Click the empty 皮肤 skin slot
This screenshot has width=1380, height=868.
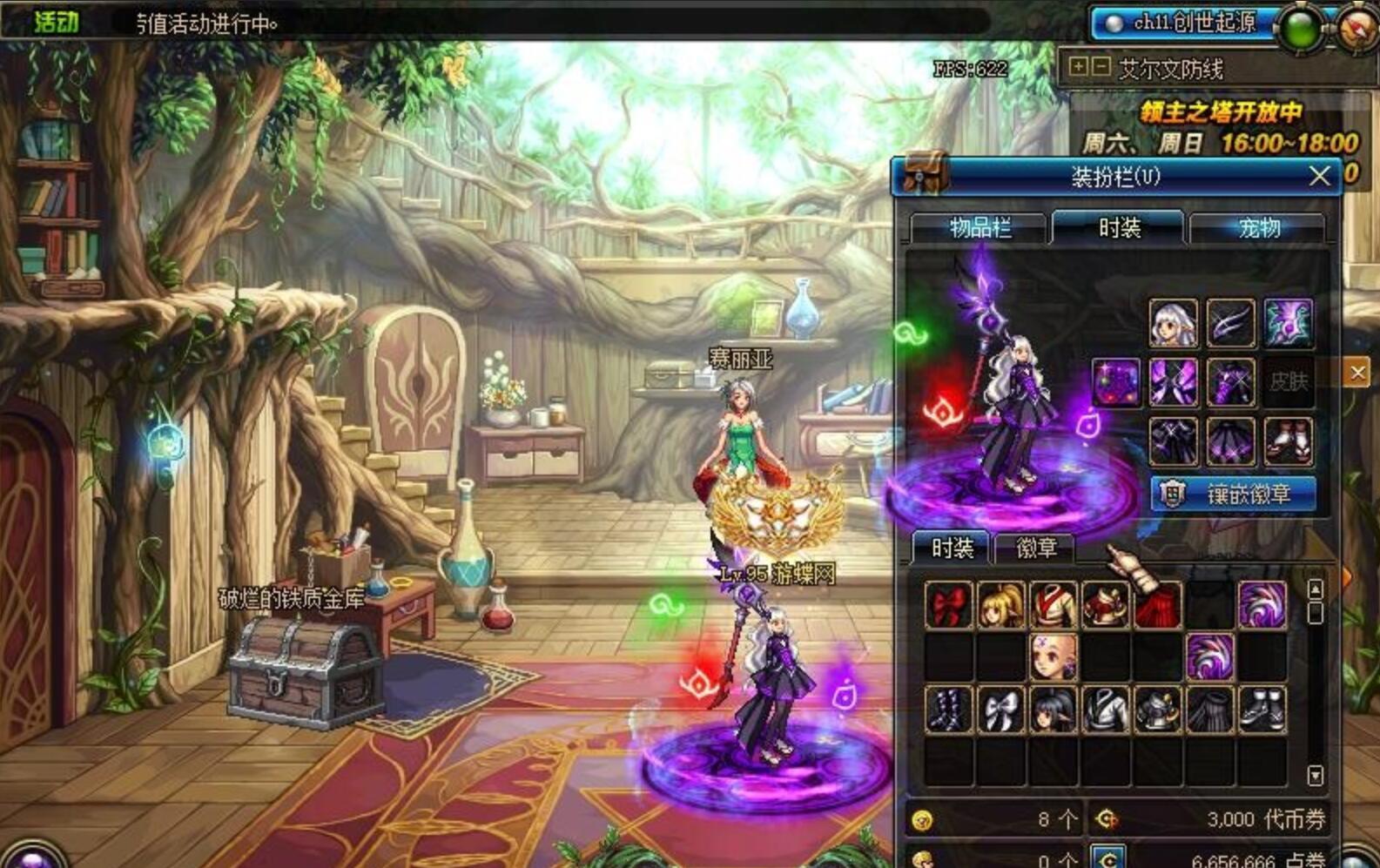tap(1288, 382)
